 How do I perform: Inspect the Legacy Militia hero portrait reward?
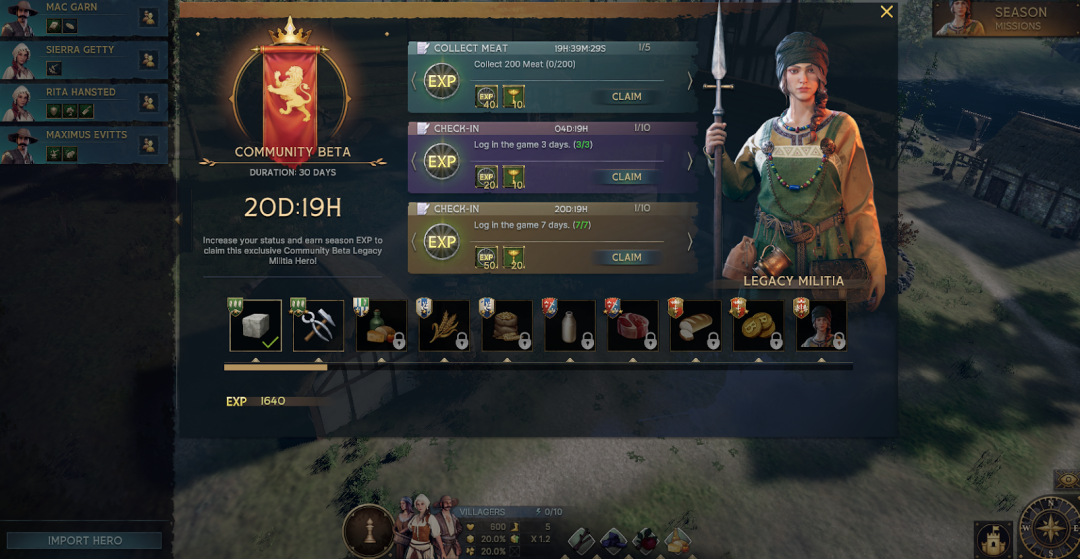point(821,326)
